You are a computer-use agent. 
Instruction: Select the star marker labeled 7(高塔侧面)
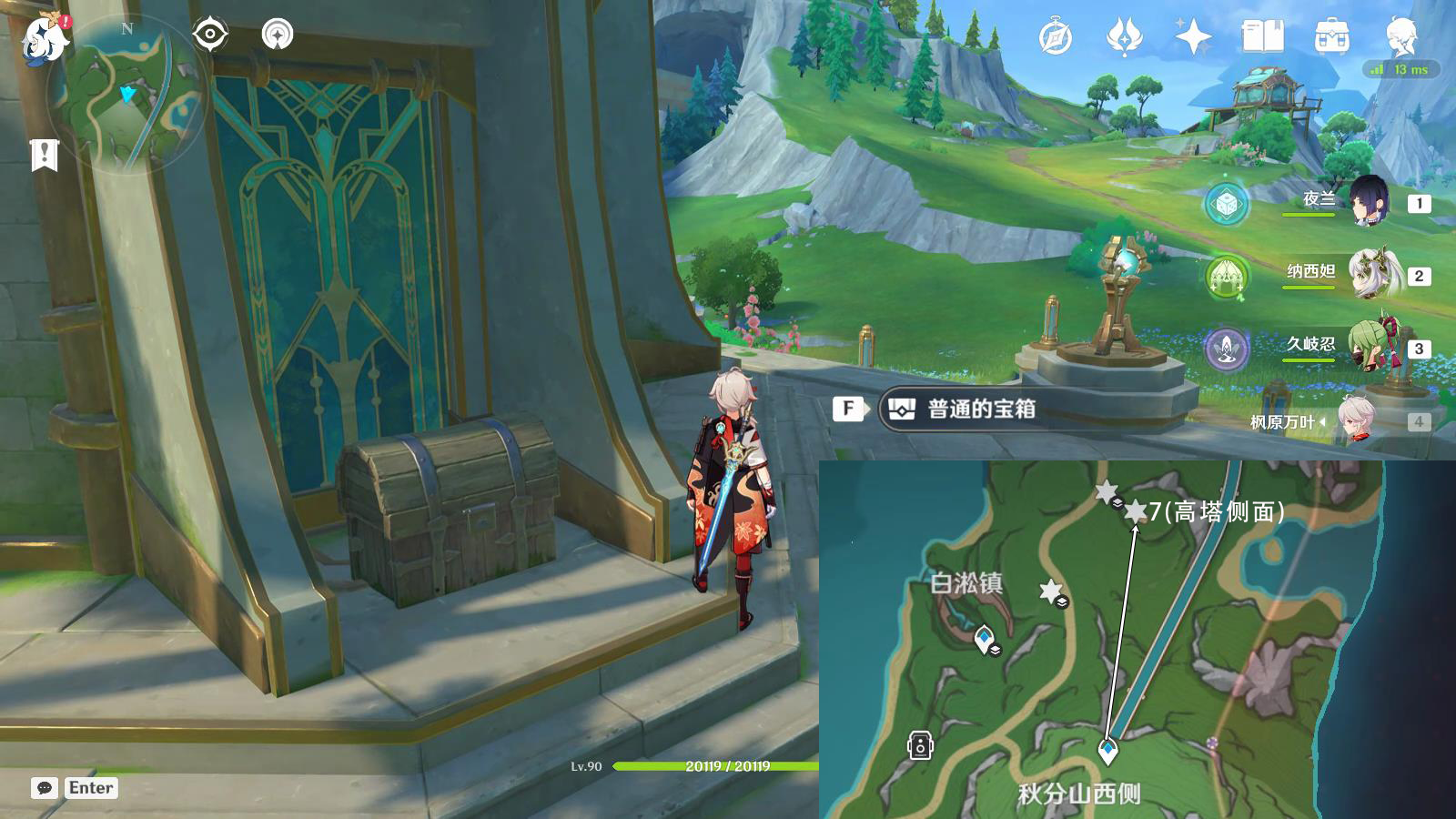pyautogui.click(x=1135, y=512)
